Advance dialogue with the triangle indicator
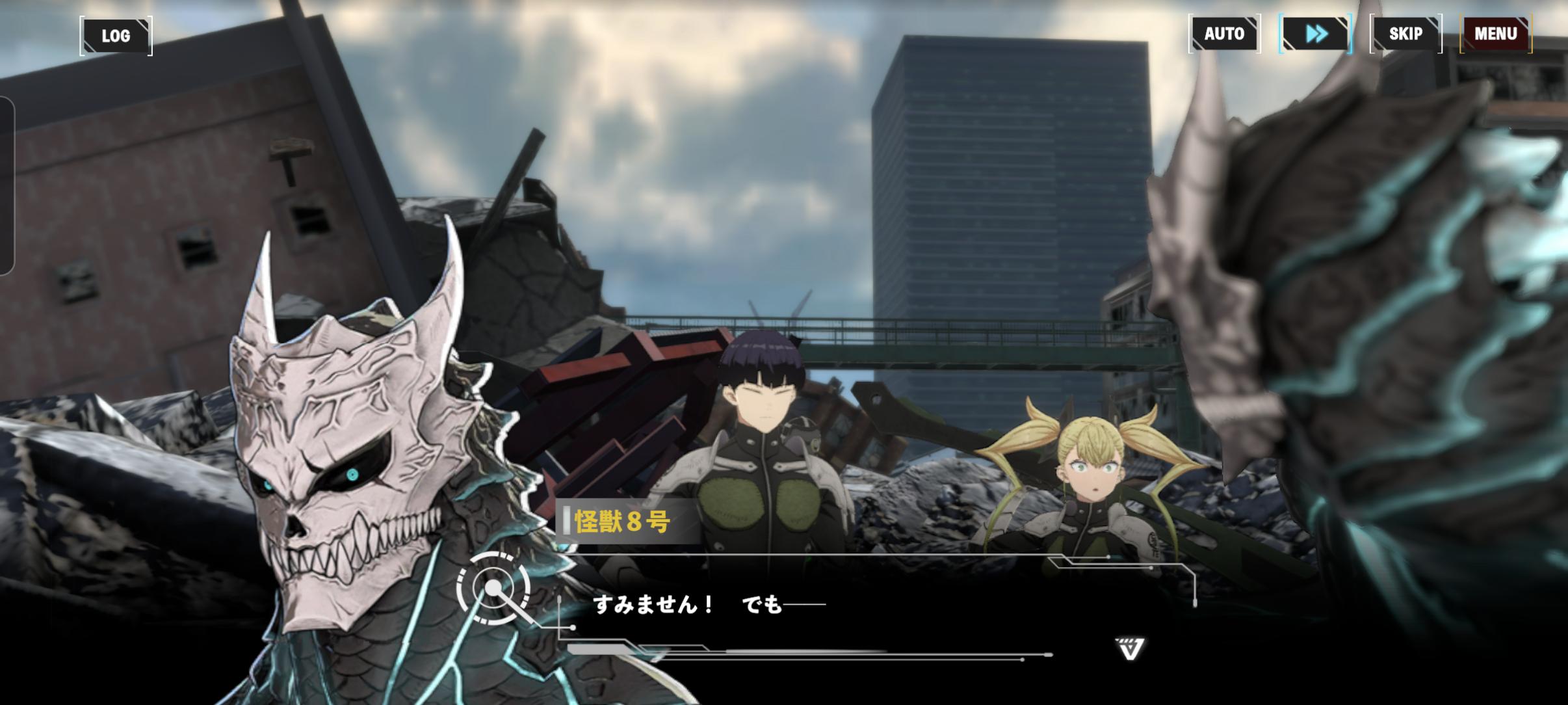Screen dimensions: 1568x705 click(1130, 648)
